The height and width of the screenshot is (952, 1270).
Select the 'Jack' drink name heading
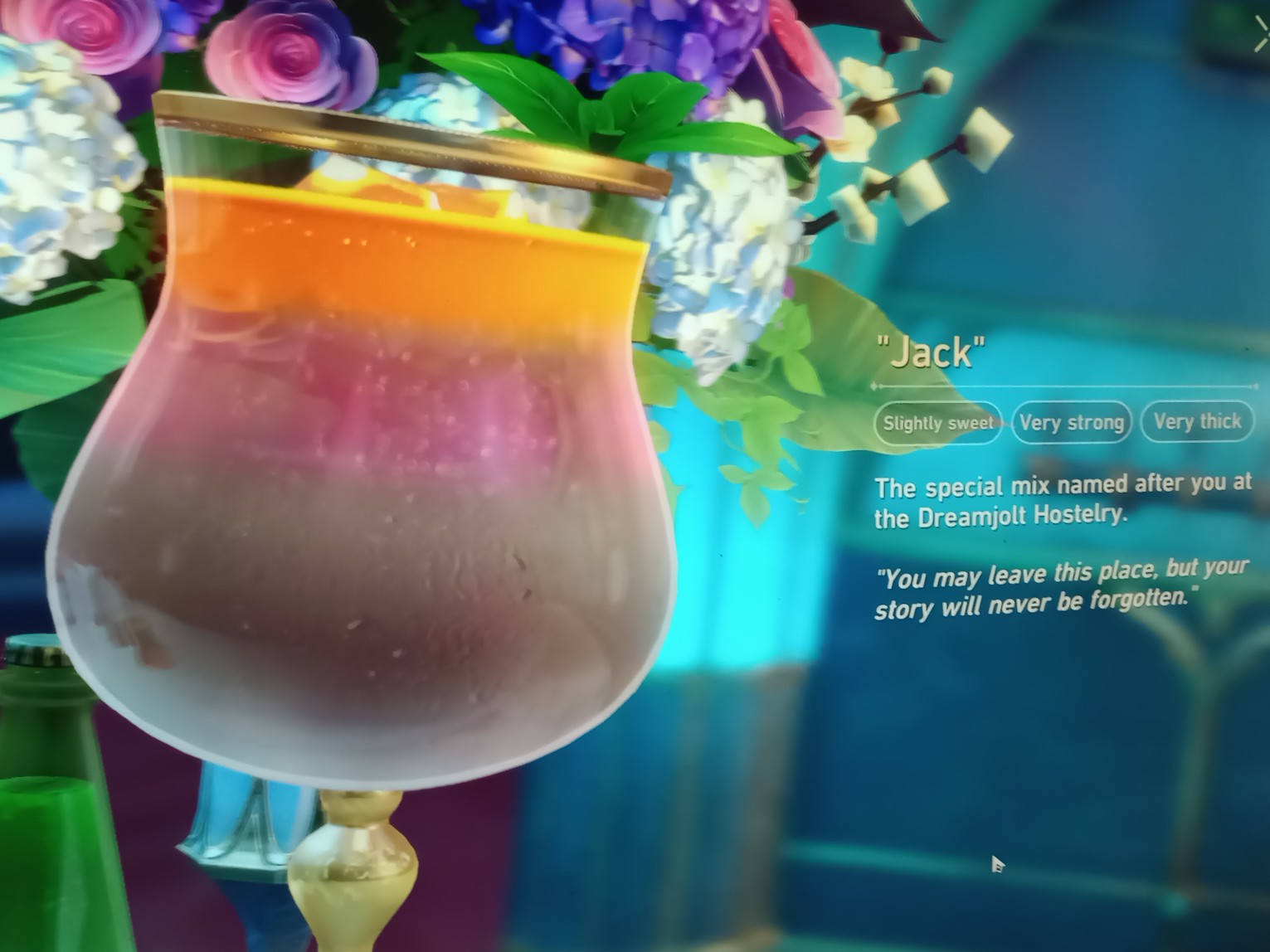[x=929, y=352]
